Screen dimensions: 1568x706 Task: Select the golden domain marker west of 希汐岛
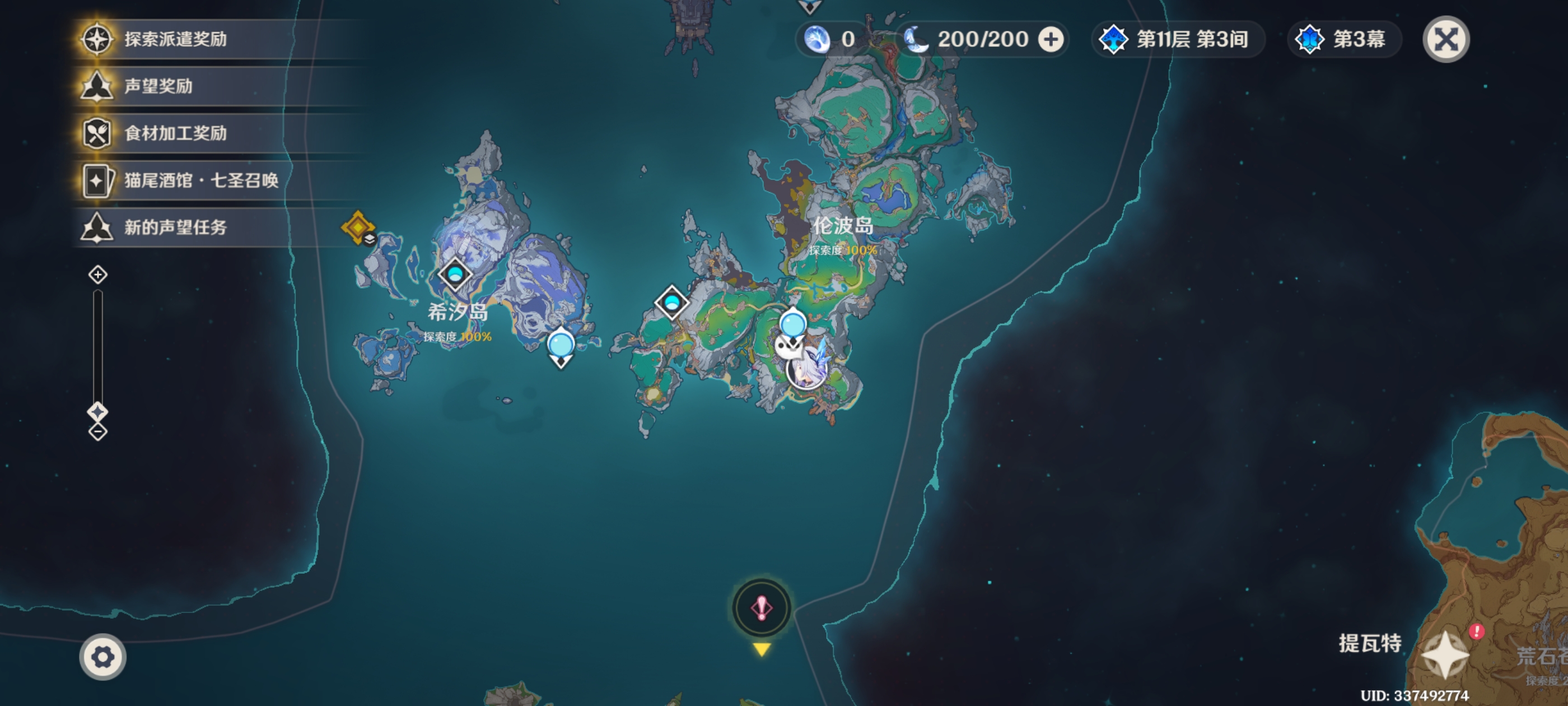tap(358, 227)
